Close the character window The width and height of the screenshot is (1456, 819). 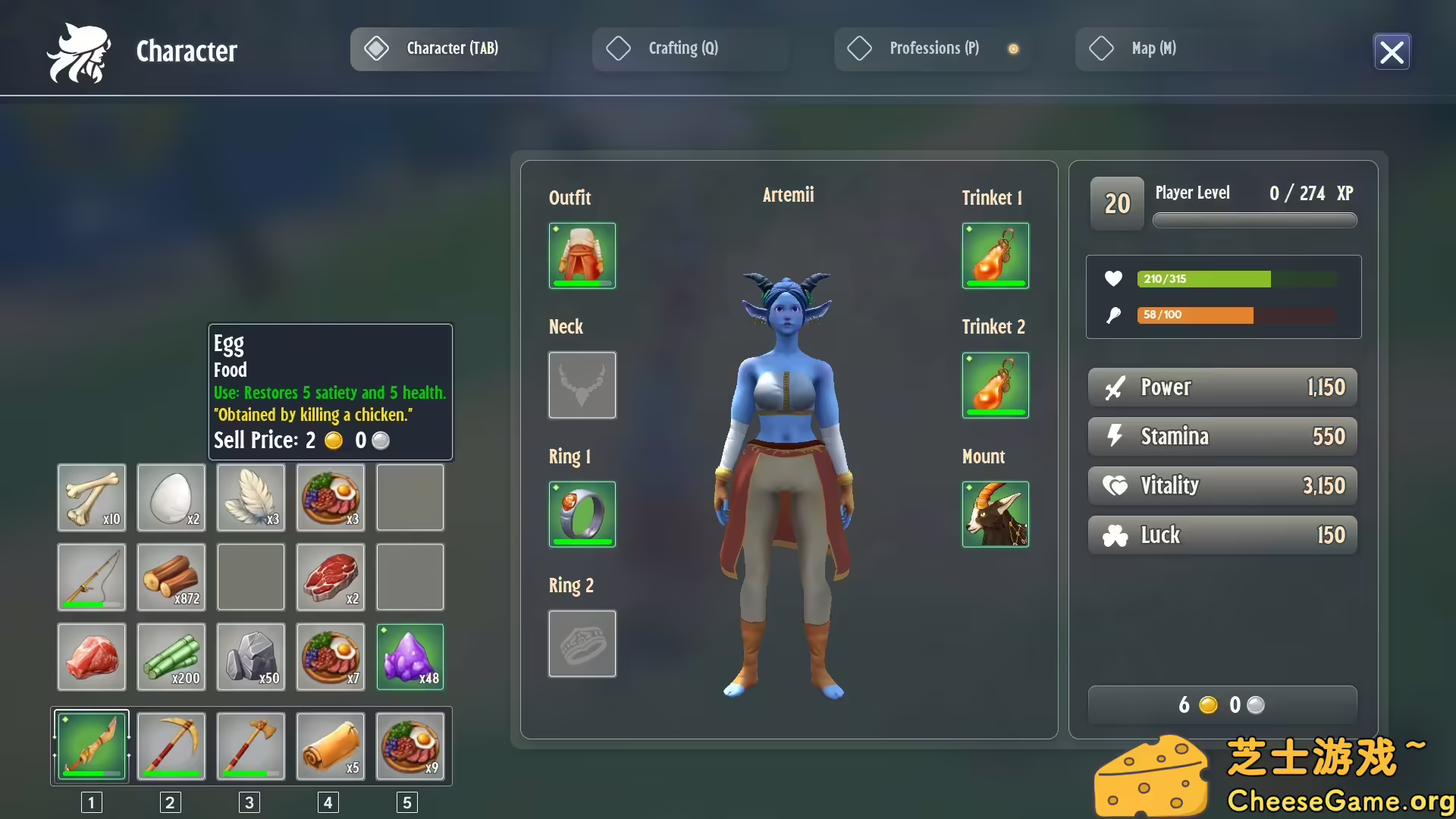pyautogui.click(x=1392, y=52)
